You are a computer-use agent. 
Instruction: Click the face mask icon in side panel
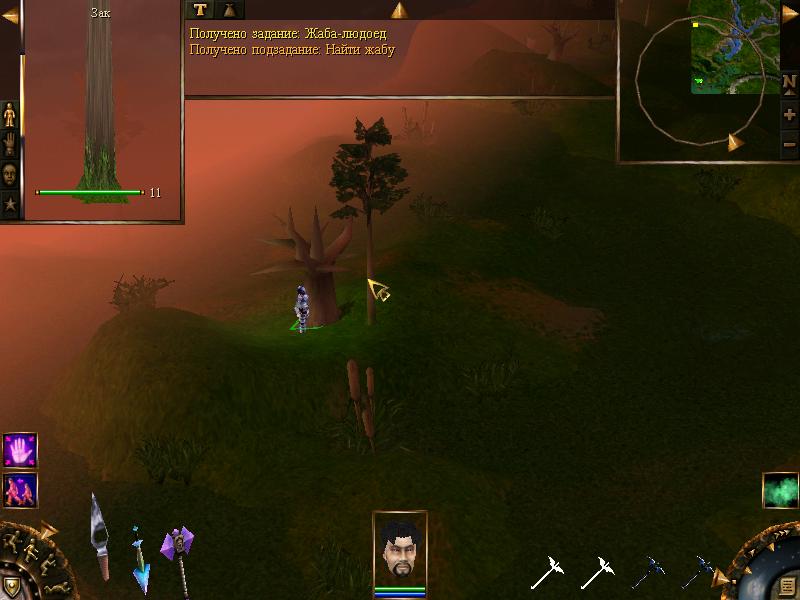pyautogui.click(x=10, y=174)
